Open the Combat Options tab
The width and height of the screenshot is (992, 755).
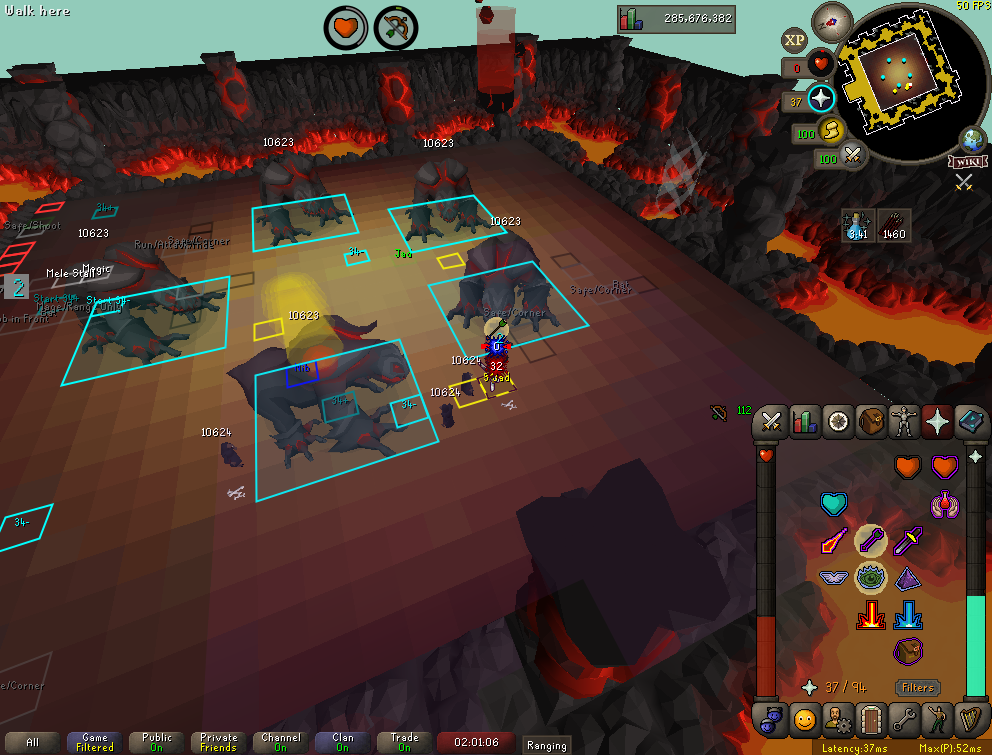click(771, 422)
